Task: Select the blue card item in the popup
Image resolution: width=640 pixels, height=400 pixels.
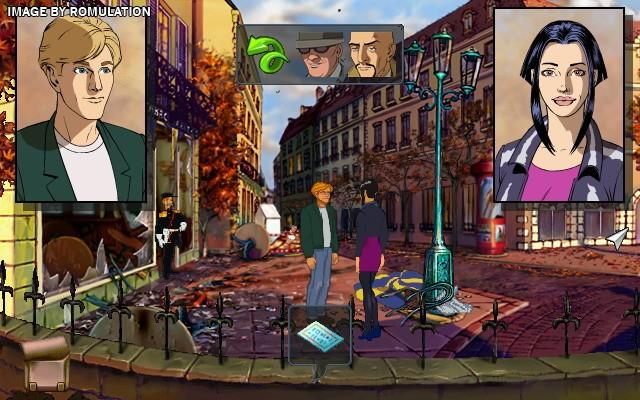Action: [320, 335]
